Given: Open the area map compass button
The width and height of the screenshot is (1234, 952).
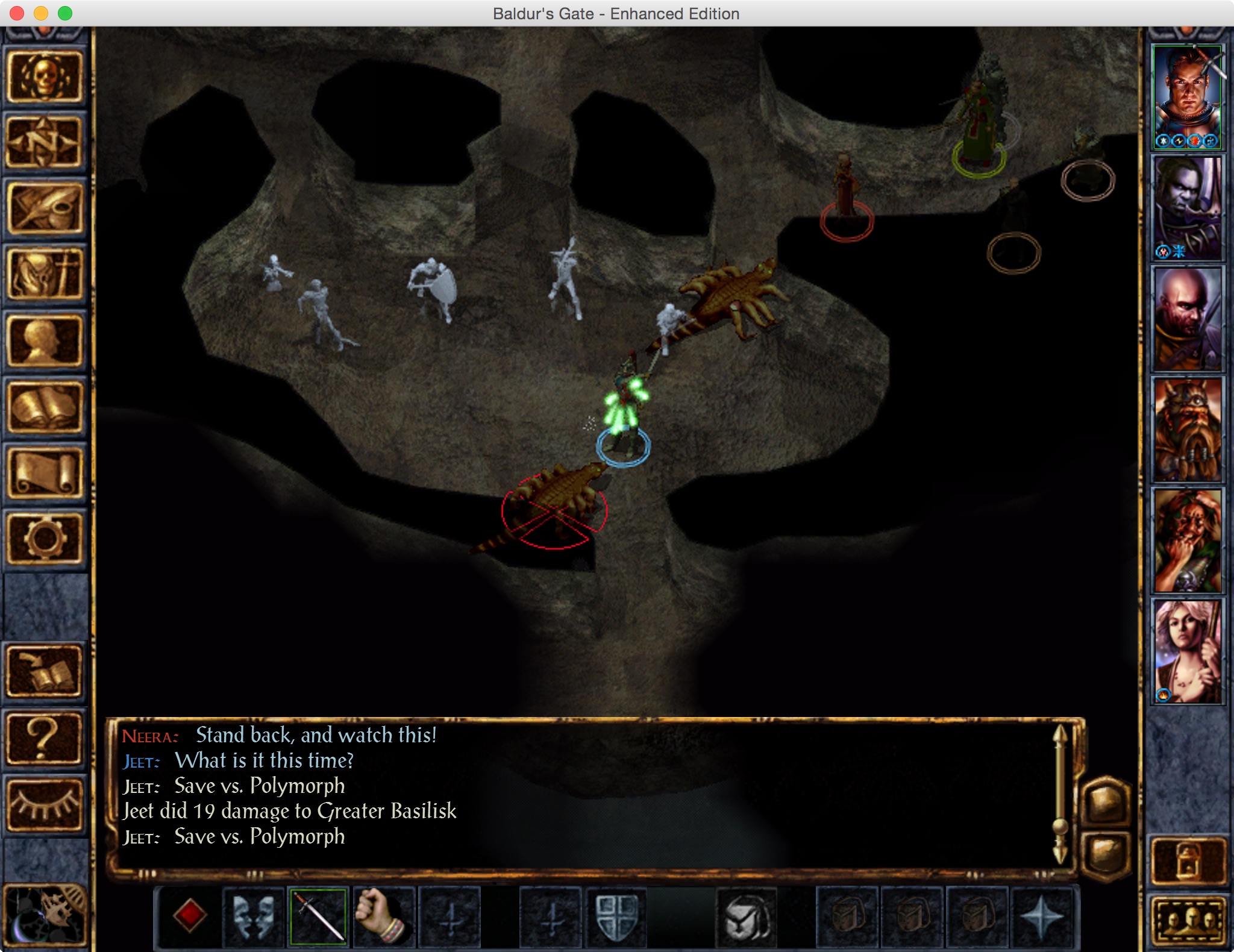Looking at the screenshot, I should pos(45,142).
